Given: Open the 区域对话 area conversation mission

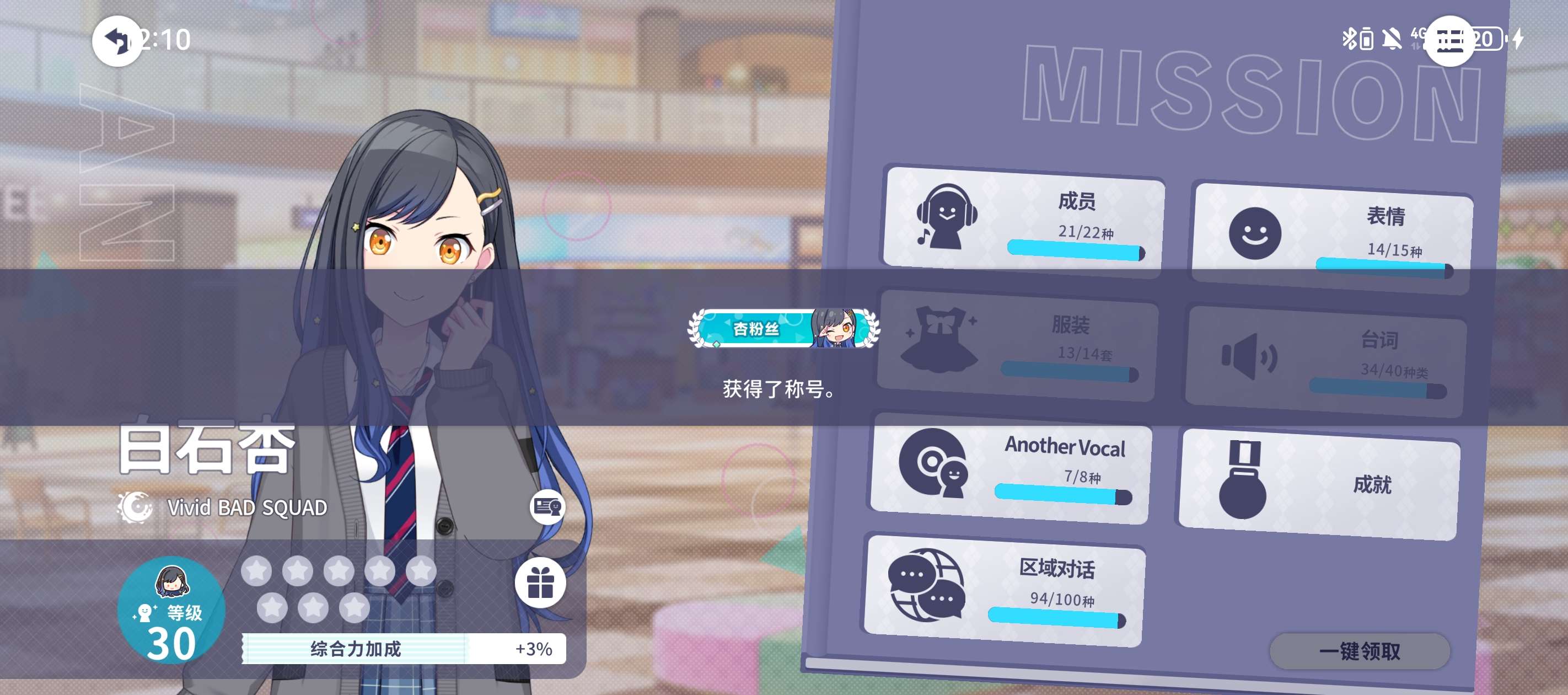Looking at the screenshot, I should 1005,590.
